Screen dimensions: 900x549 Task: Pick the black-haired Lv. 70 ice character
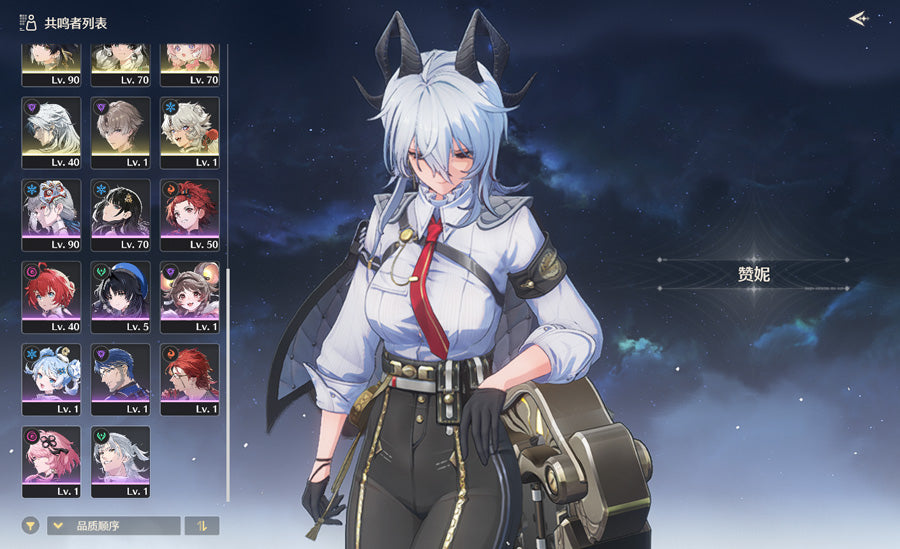point(121,214)
